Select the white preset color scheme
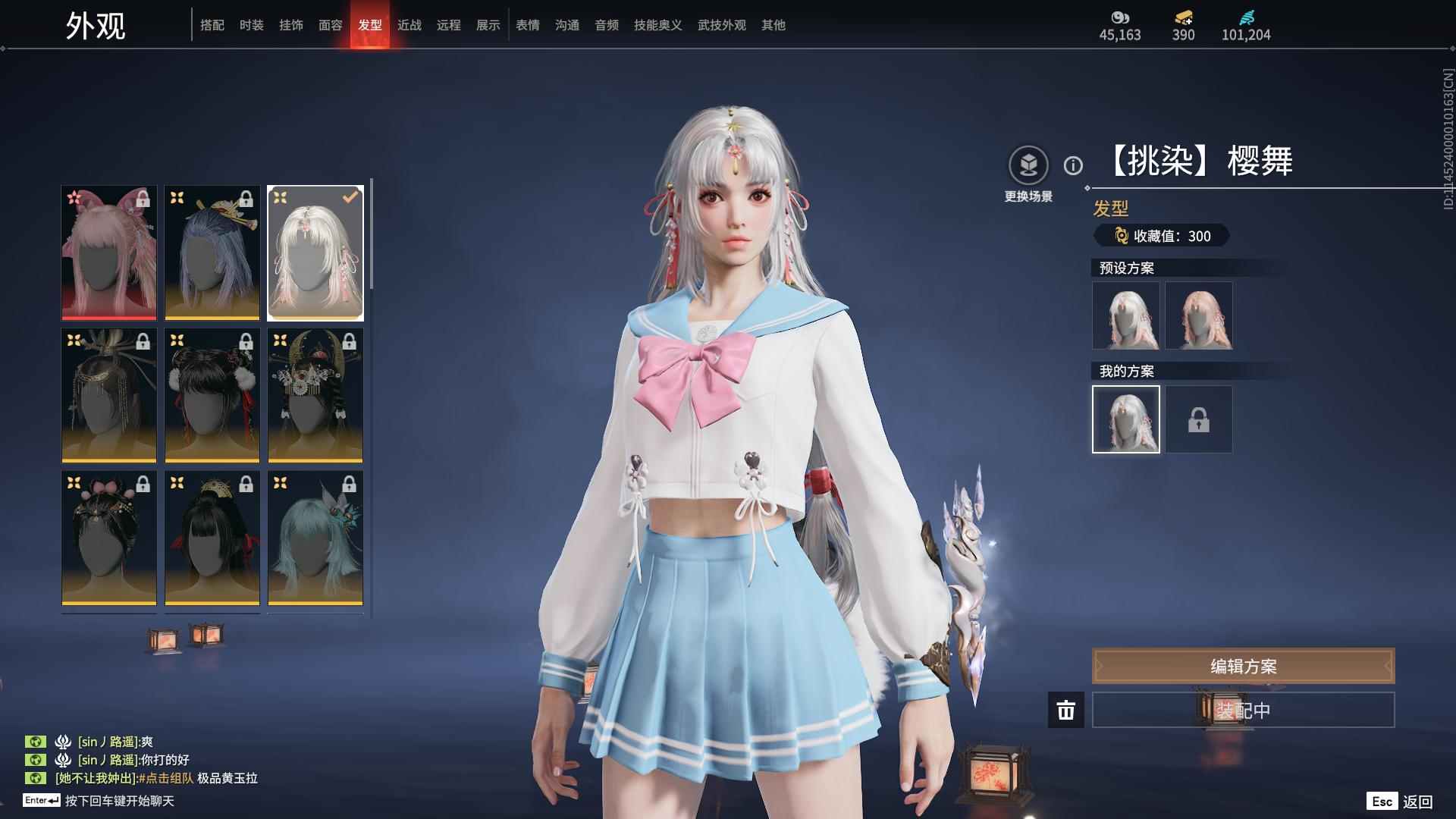 [1125, 315]
